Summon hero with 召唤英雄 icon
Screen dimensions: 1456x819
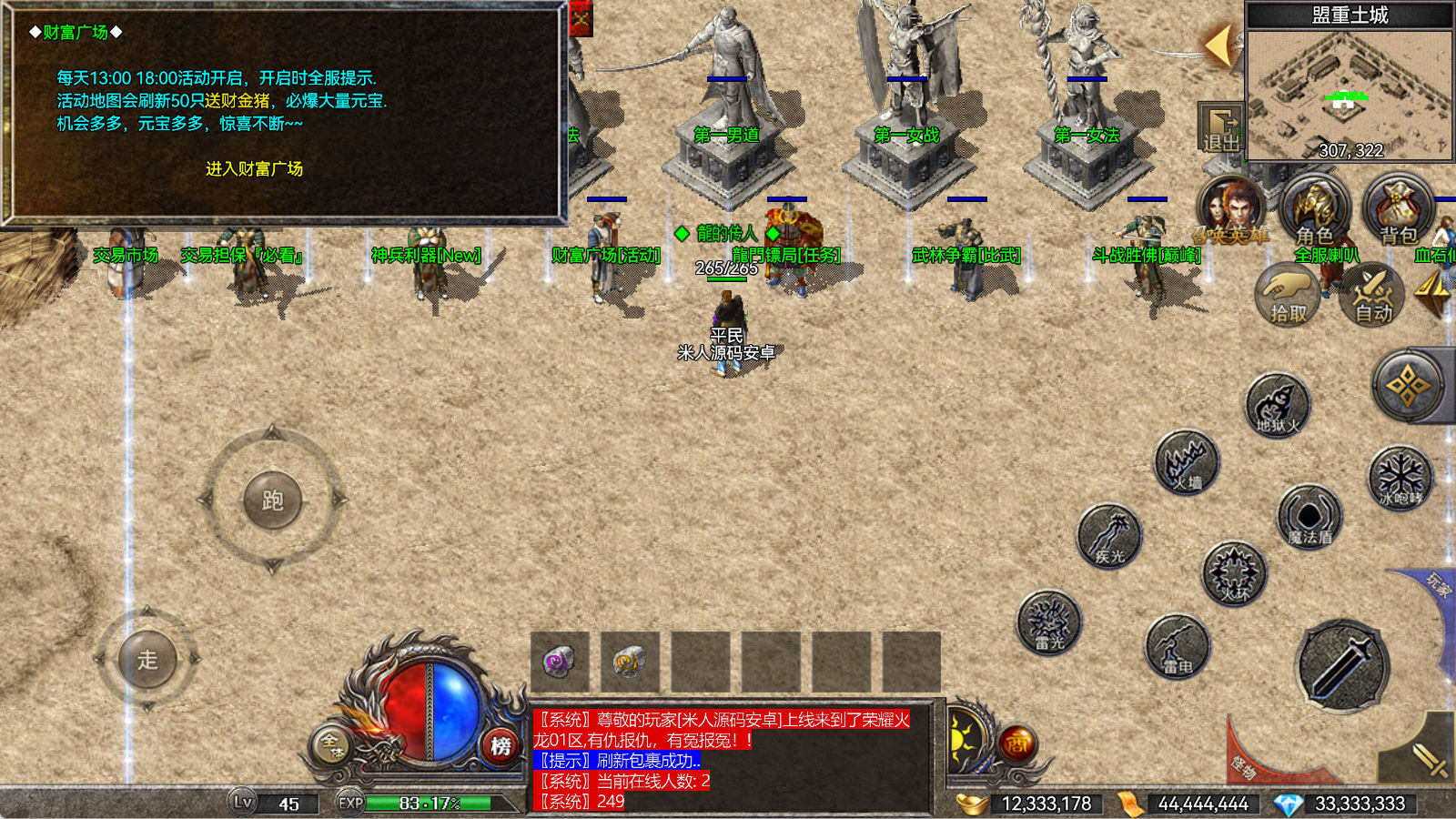pyautogui.click(x=1230, y=211)
